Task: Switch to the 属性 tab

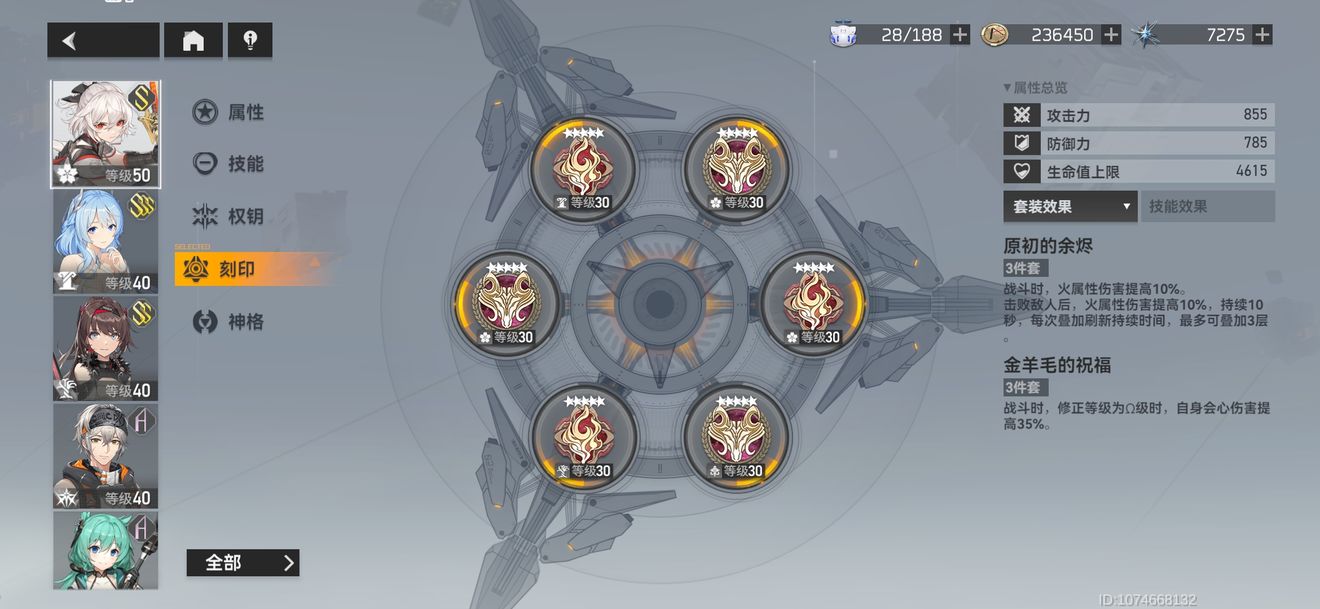Action: coord(230,112)
